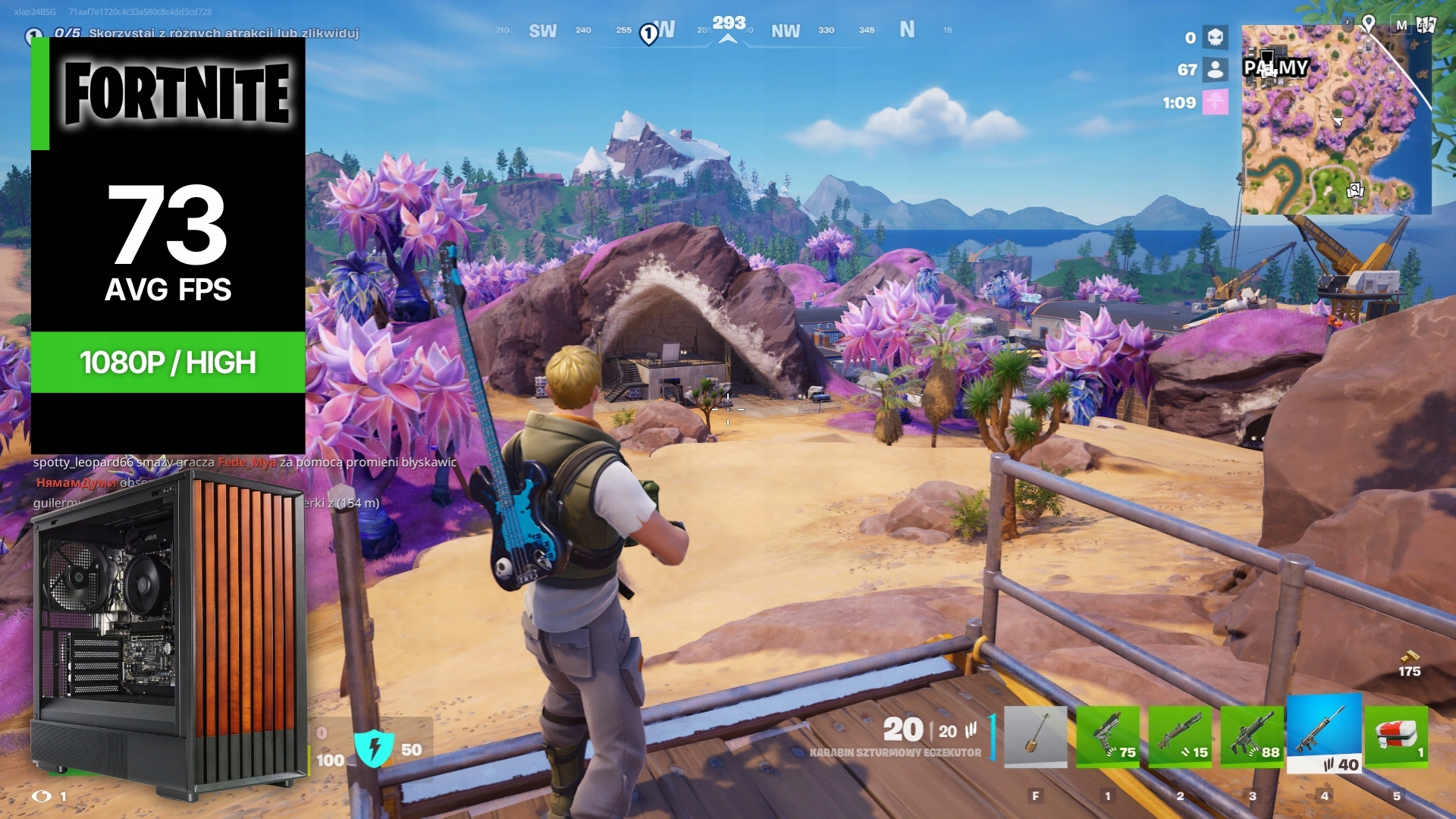Switch to the shotgun with 15 shells
This screenshot has width=1456, height=819.
(x=1180, y=736)
